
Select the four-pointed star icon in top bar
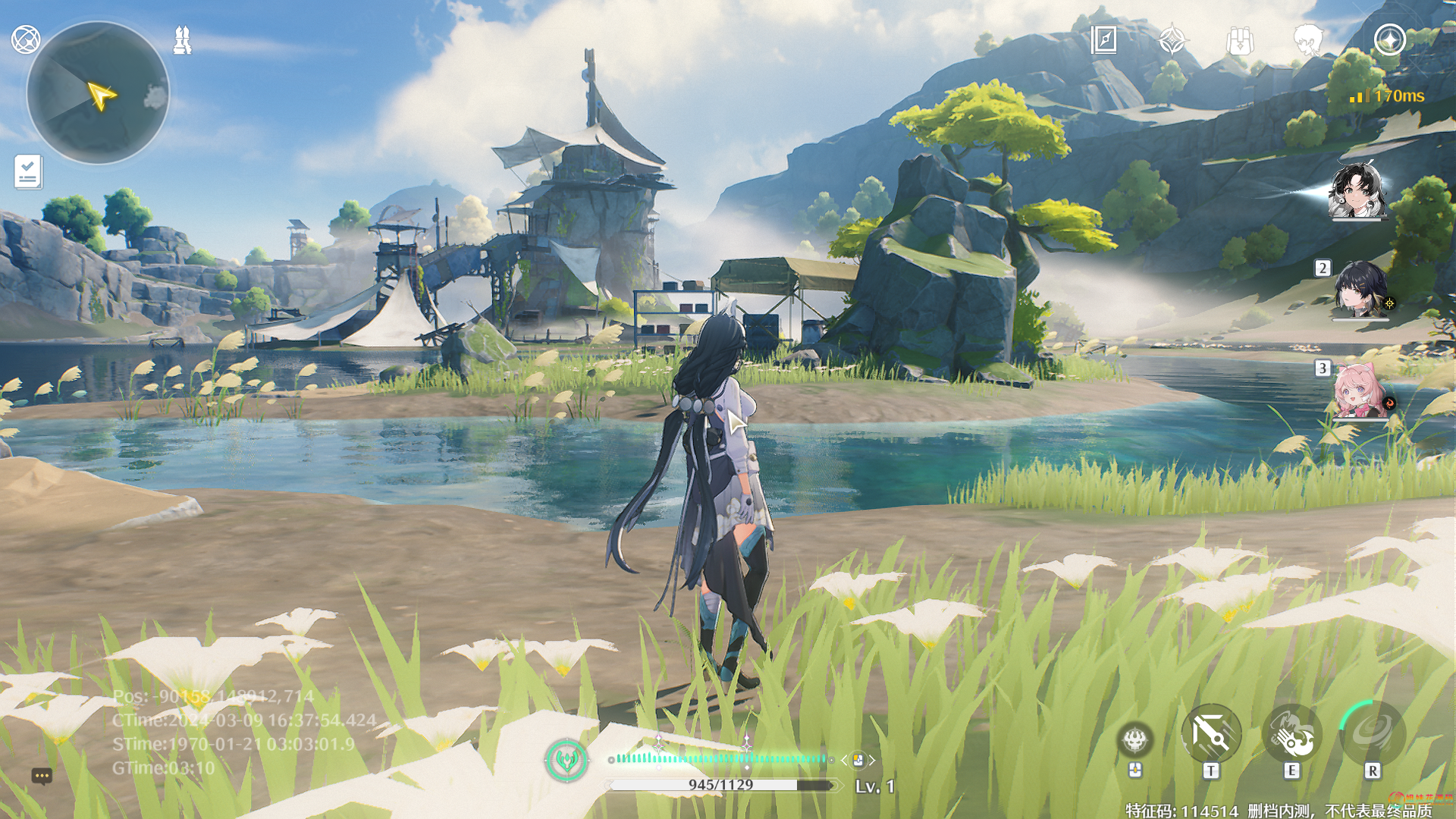tap(1172, 39)
